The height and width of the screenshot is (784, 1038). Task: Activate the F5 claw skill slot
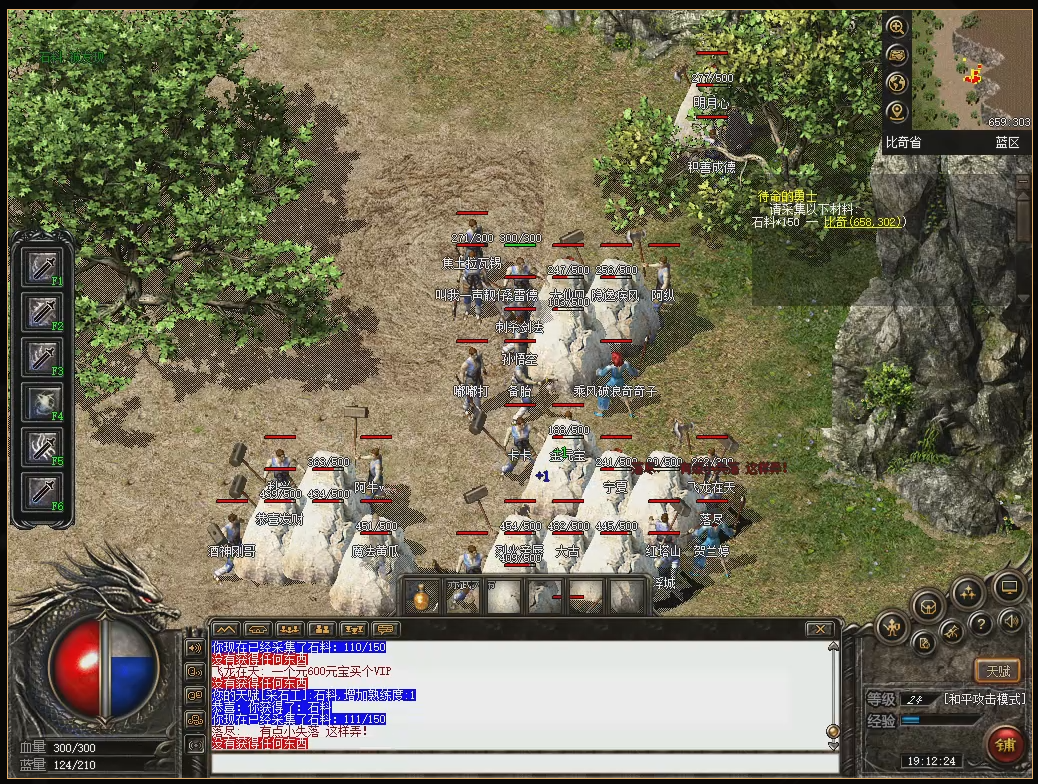pyautogui.click(x=42, y=446)
